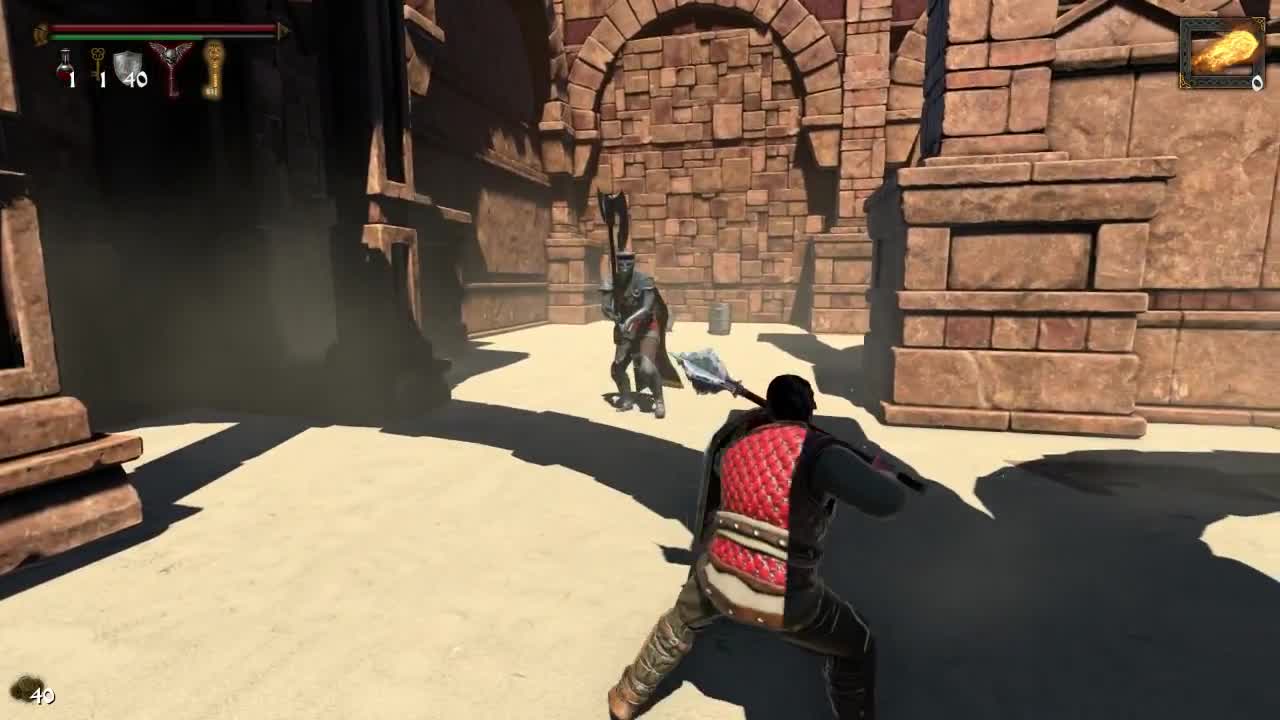Activate the fireball spell slot
Viewport: 1280px width, 720px height.
tap(1222, 52)
